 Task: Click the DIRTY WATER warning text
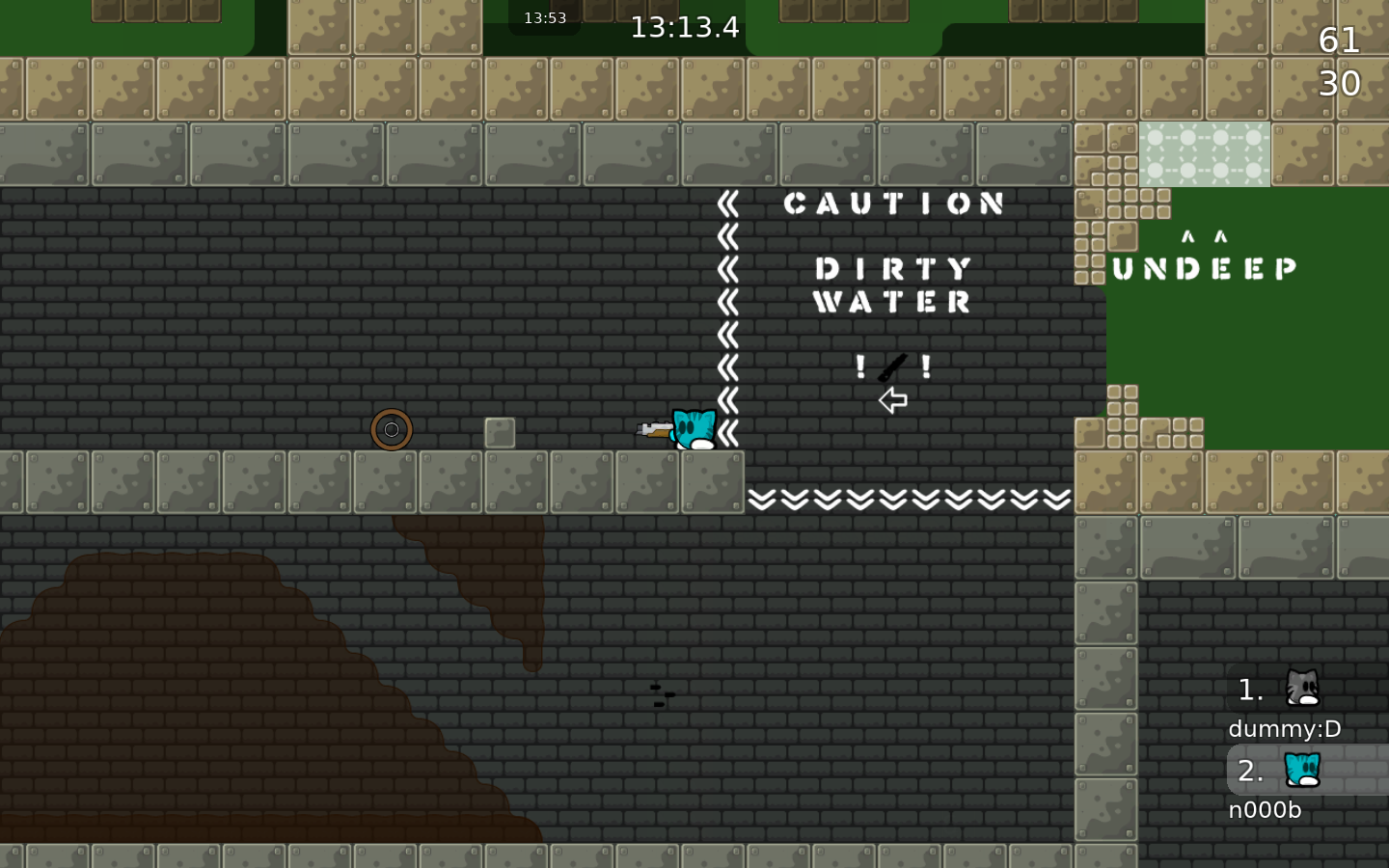(892, 285)
